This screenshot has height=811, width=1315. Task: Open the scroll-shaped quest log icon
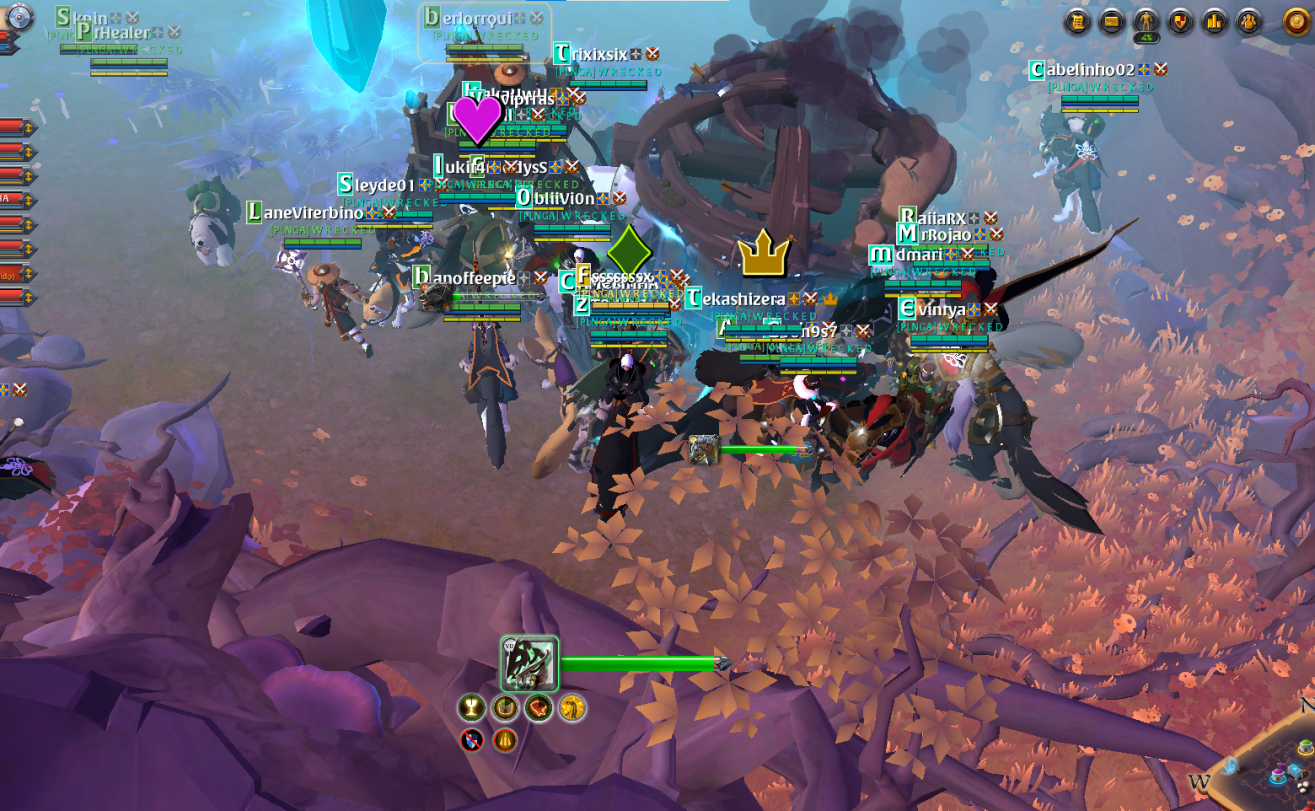1077,21
